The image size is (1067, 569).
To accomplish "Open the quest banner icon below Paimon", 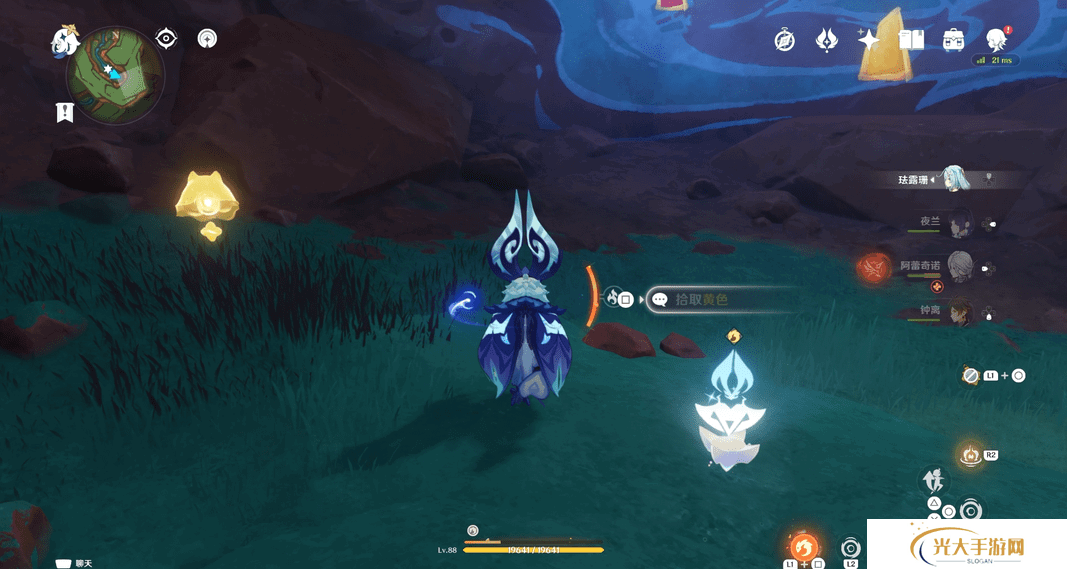I will 65,112.
